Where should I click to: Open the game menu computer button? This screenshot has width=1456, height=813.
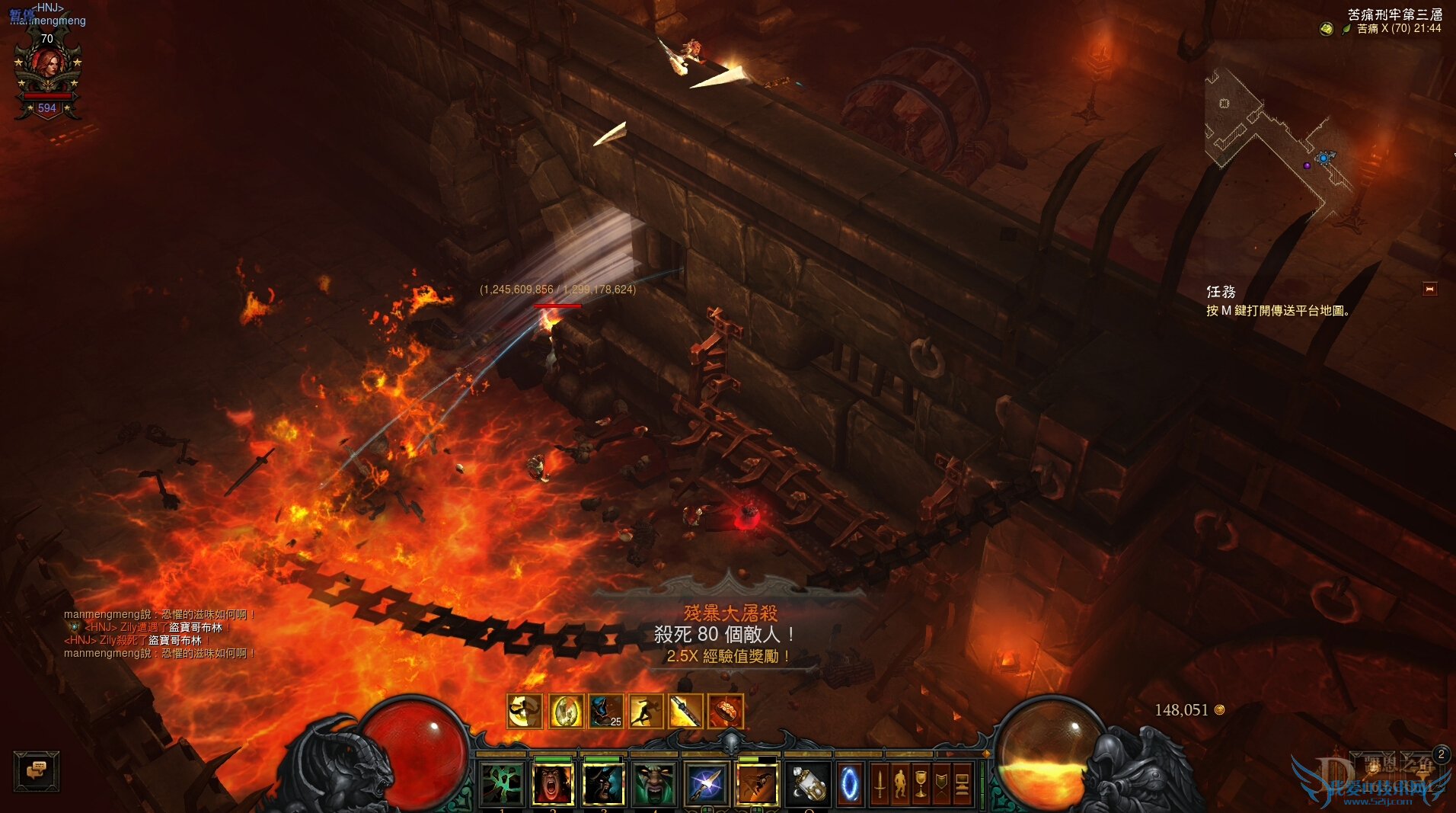point(962,783)
